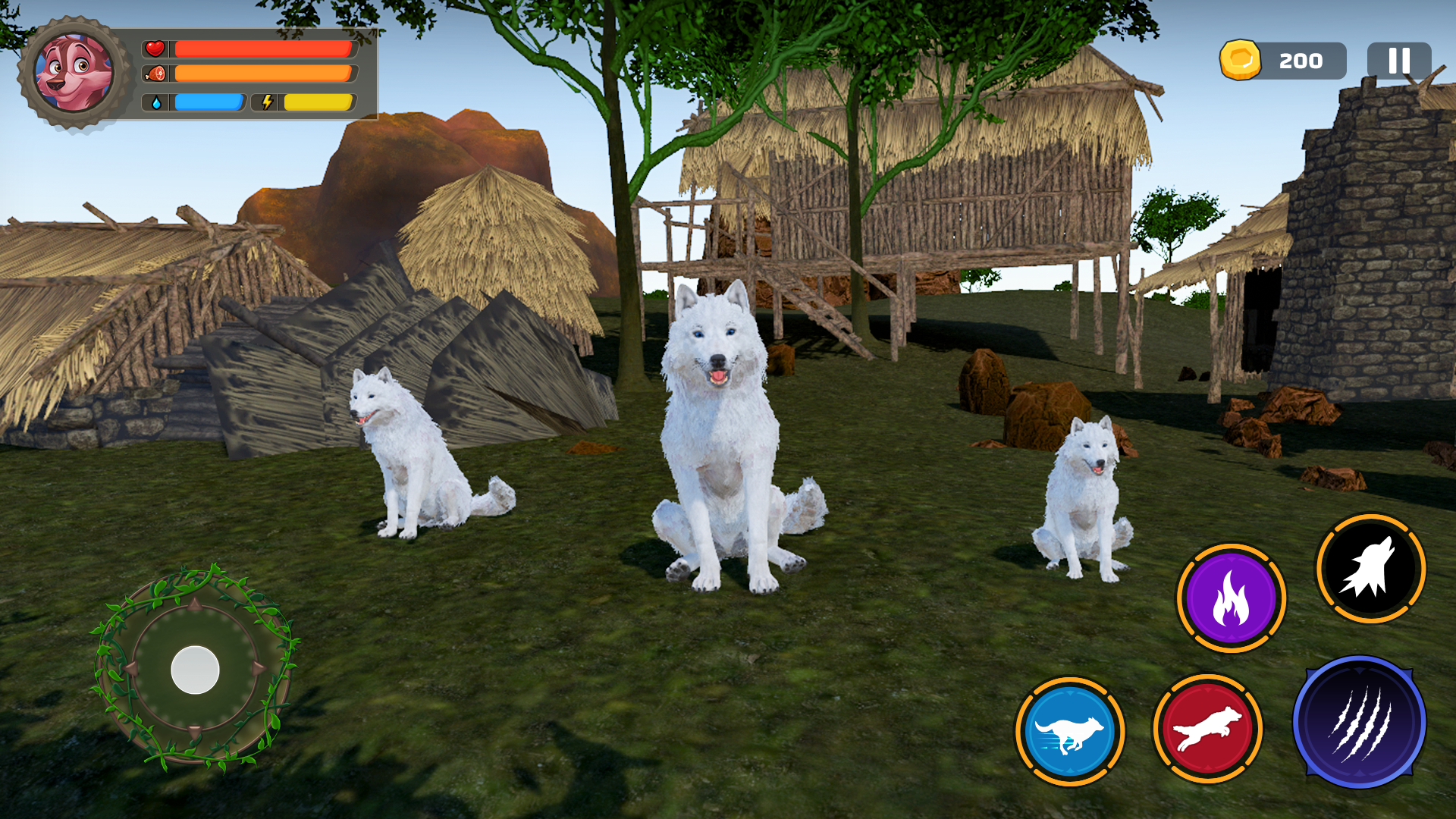Select the heart icon beside the health bar
Screen dimensions: 1456x819
[x=155, y=49]
